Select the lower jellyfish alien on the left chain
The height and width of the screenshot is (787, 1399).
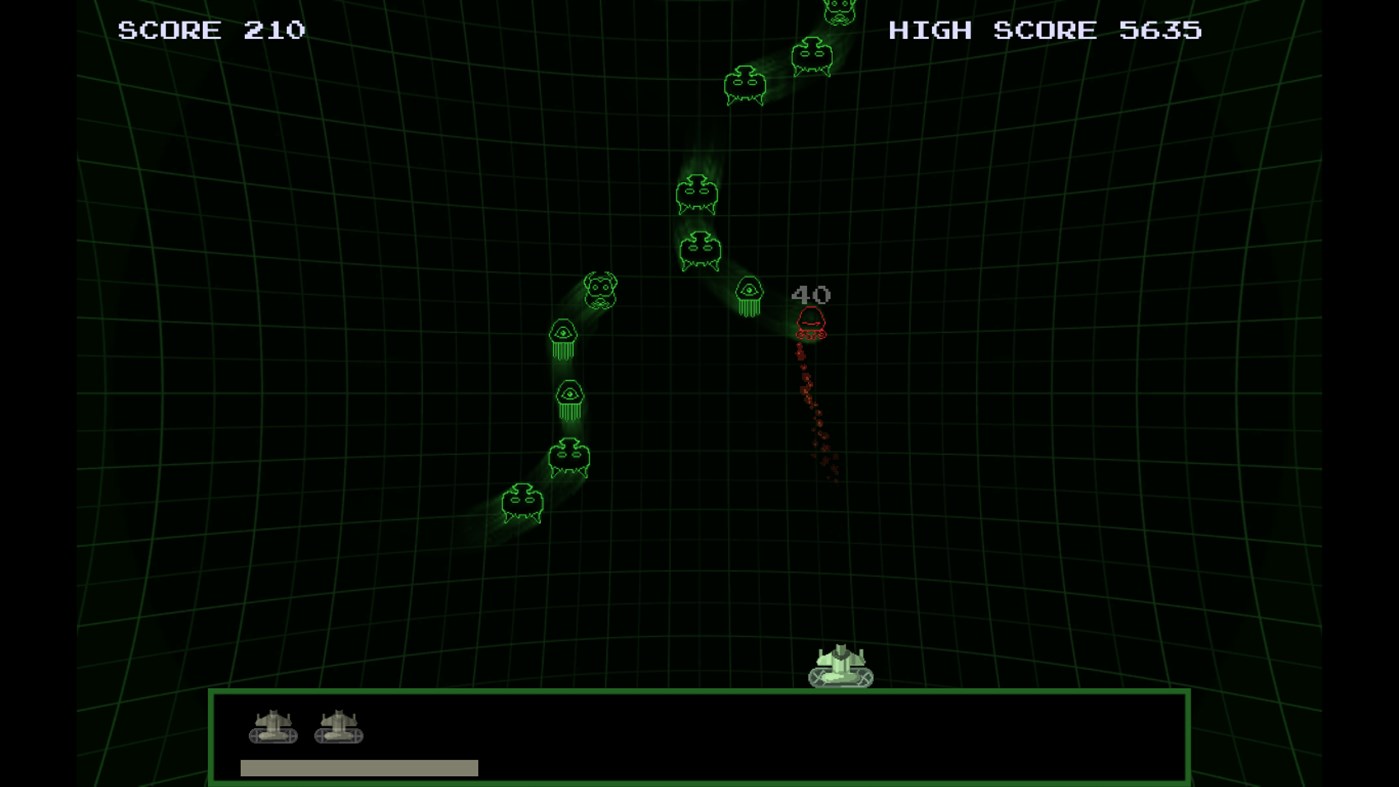click(568, 396)
